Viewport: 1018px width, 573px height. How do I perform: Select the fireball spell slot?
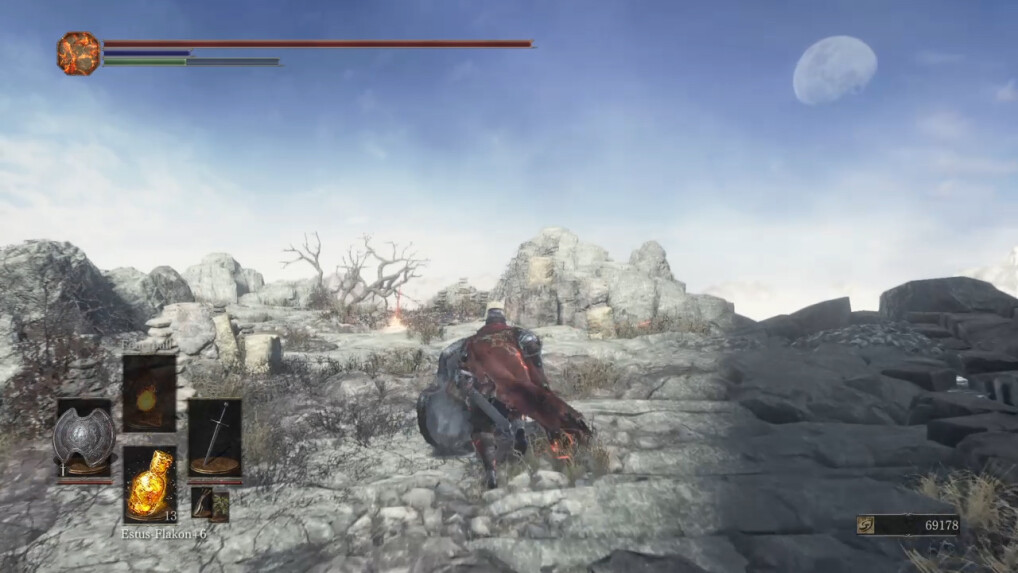pyautogui.click(x=149, y=393)
